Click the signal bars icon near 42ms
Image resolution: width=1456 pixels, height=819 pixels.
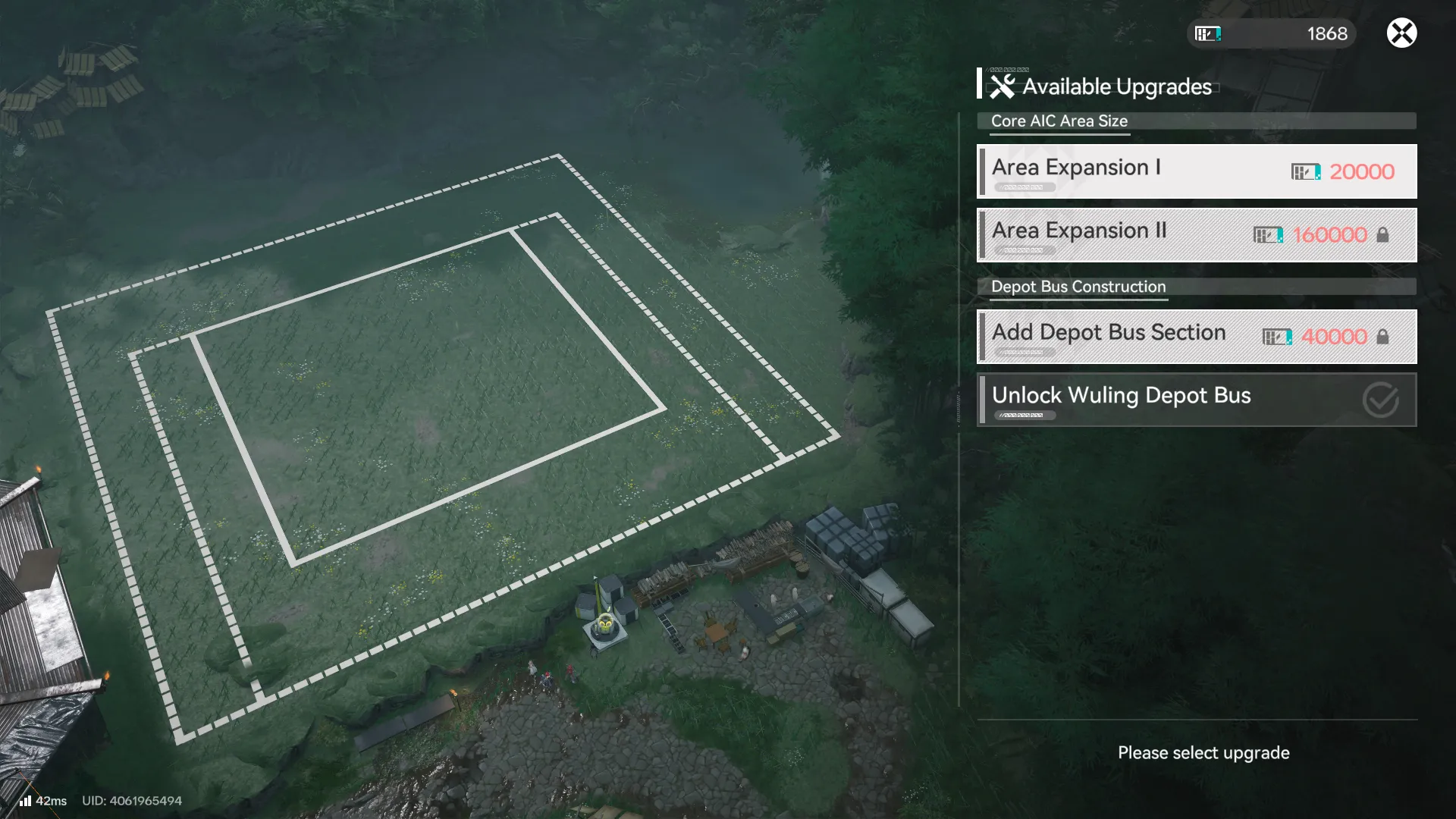[25, 800]
